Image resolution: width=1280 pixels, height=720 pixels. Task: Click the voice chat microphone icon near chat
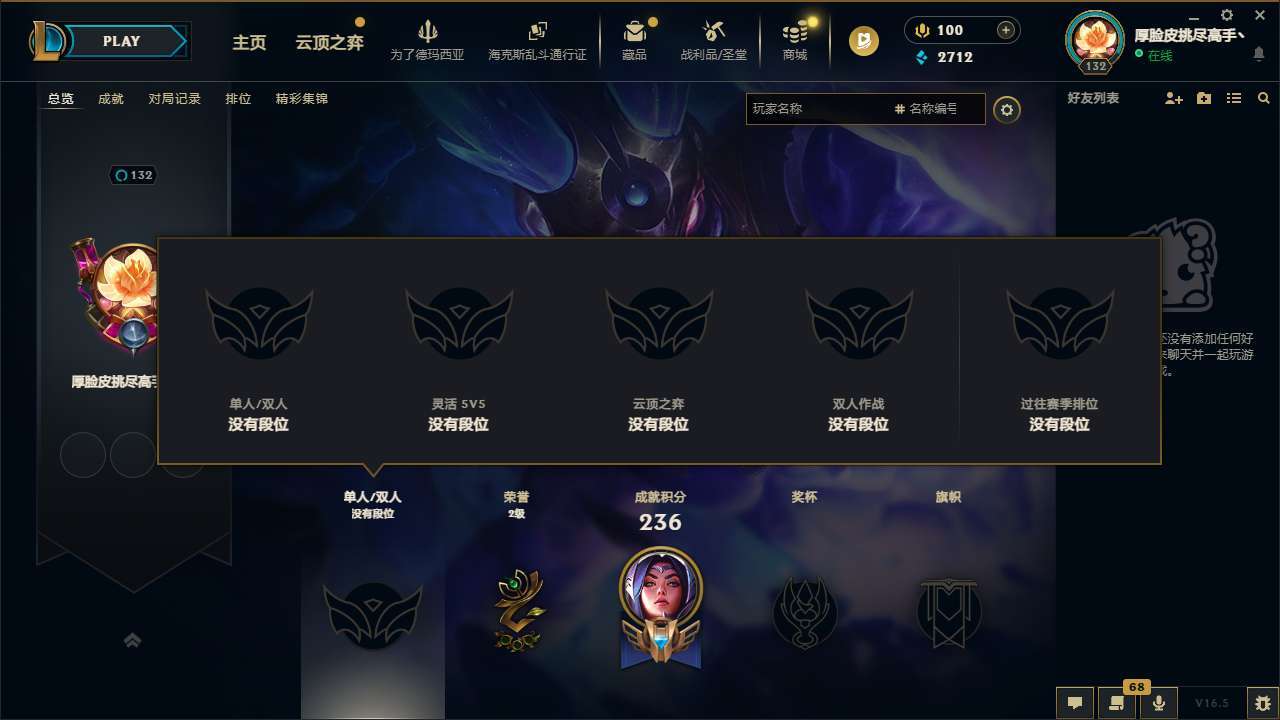pos(1159,703)
